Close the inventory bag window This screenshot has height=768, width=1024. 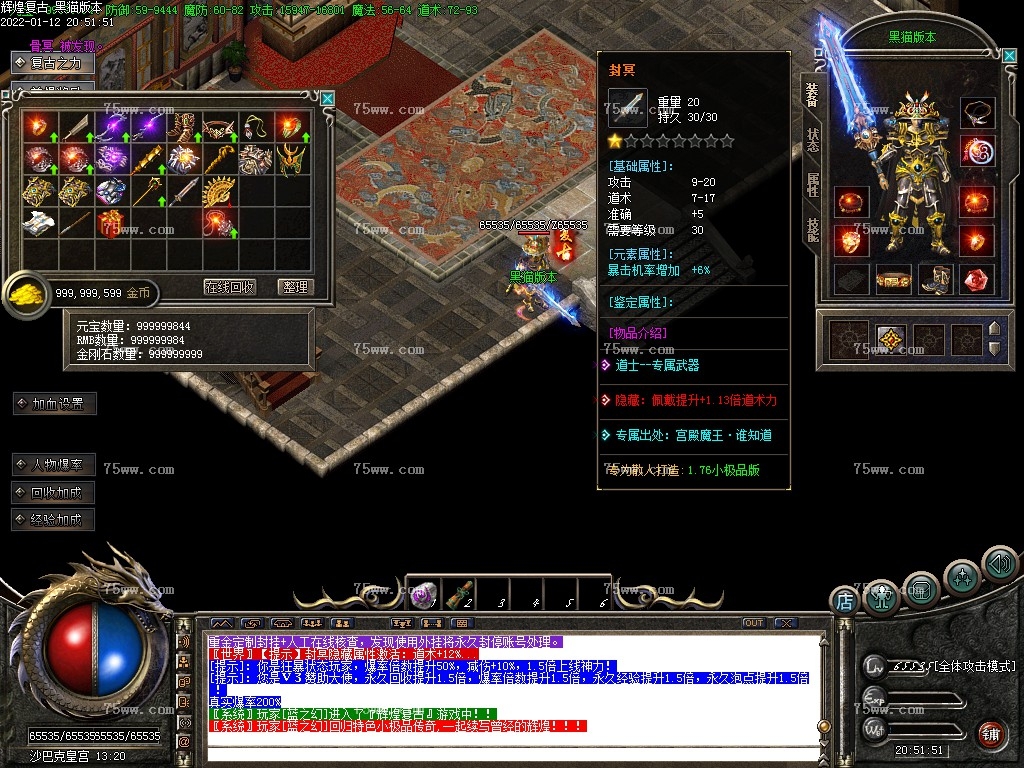pyautogui.click(x=327, y=98)
